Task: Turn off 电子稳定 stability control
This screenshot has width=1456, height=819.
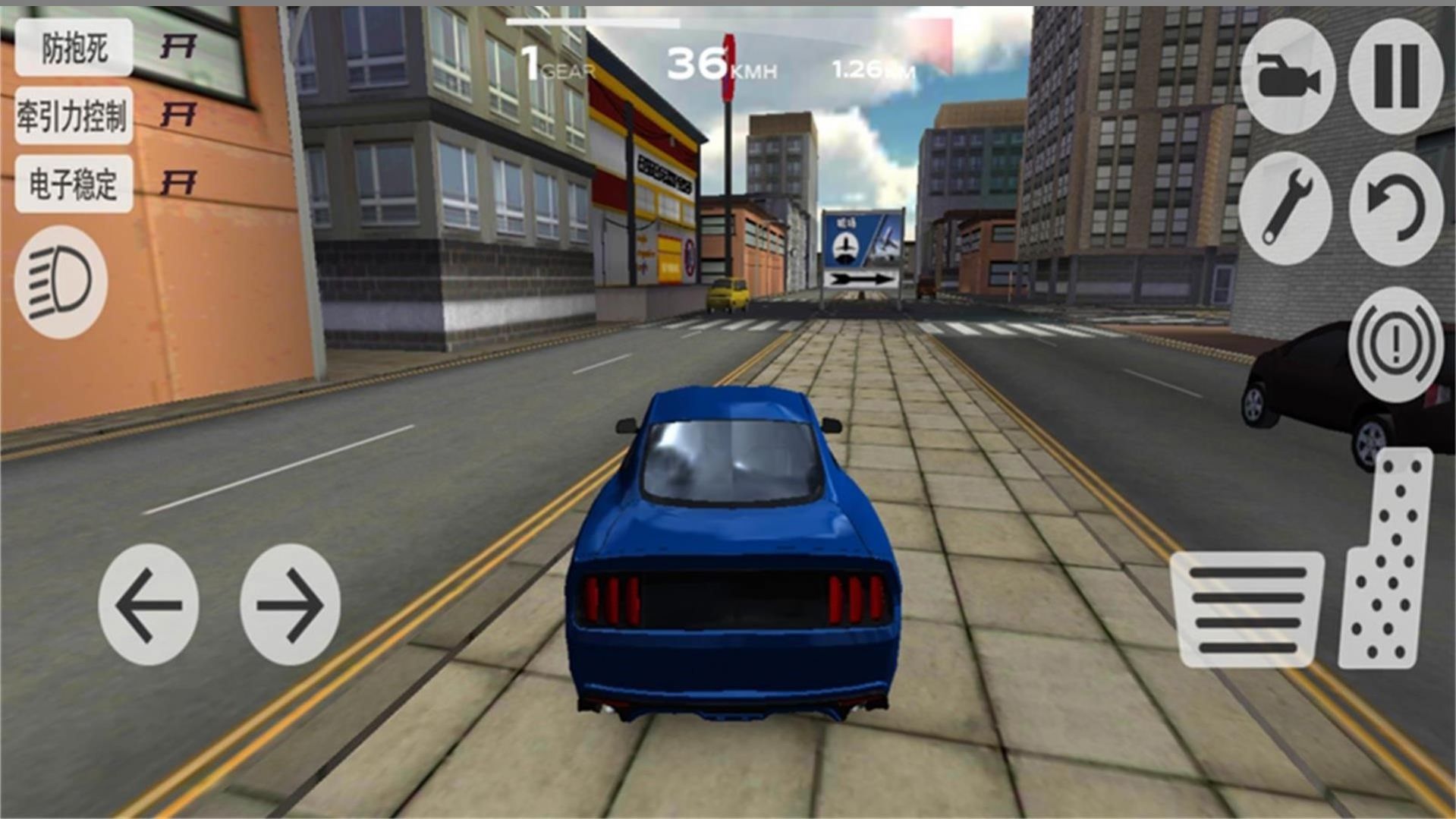Action: [x=72, y=182]
